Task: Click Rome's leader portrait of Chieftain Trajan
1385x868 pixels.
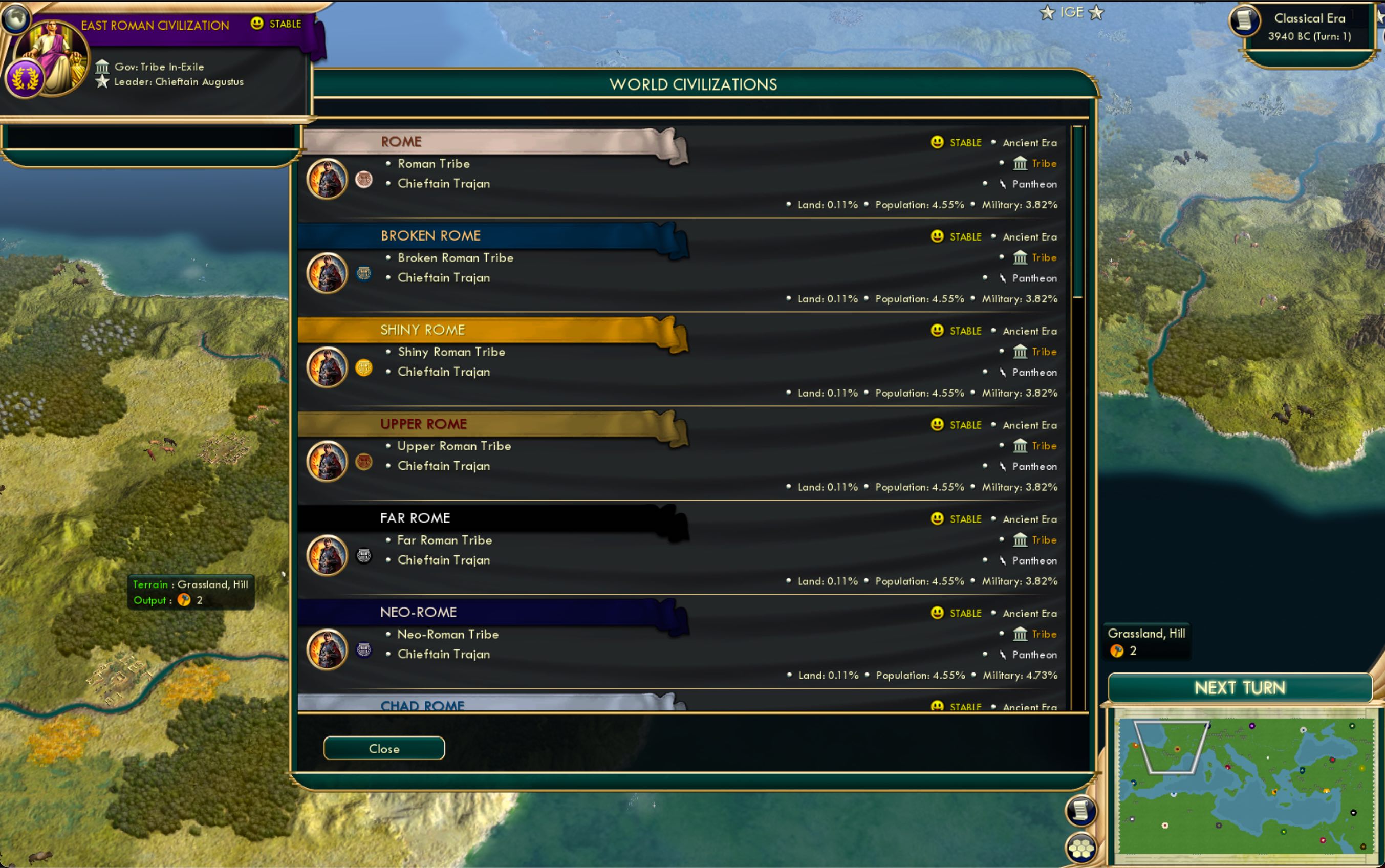Action: click(x=327, y=179)
